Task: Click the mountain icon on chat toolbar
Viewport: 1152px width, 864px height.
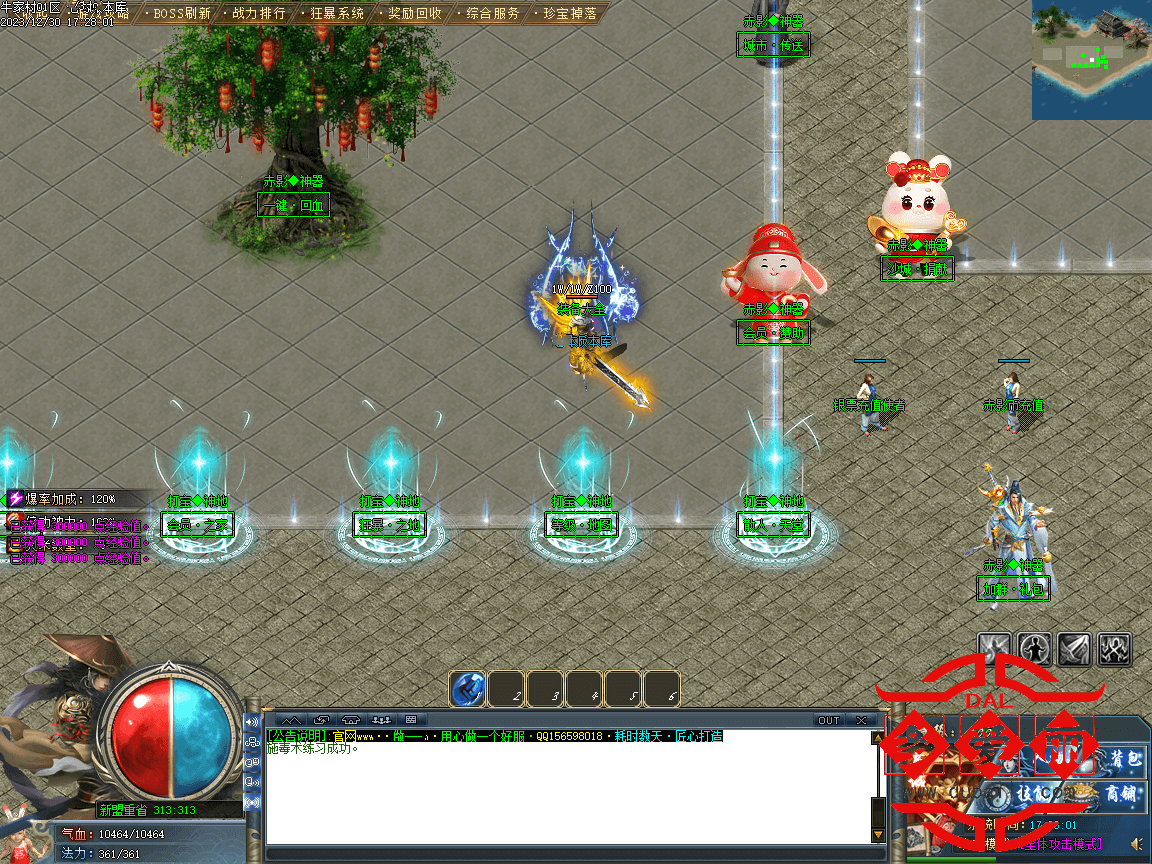Action: coord(291,720)
